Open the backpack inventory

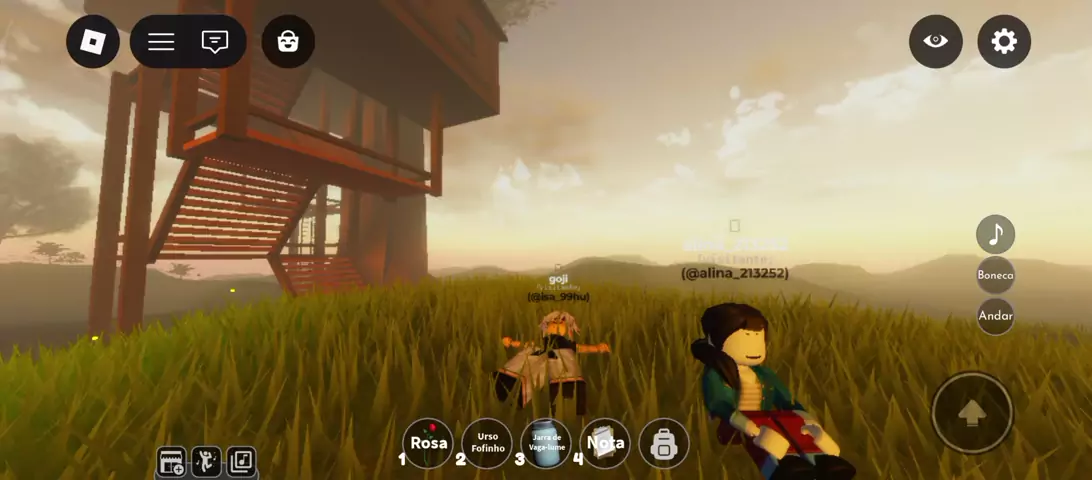click(x=664, y=444)
